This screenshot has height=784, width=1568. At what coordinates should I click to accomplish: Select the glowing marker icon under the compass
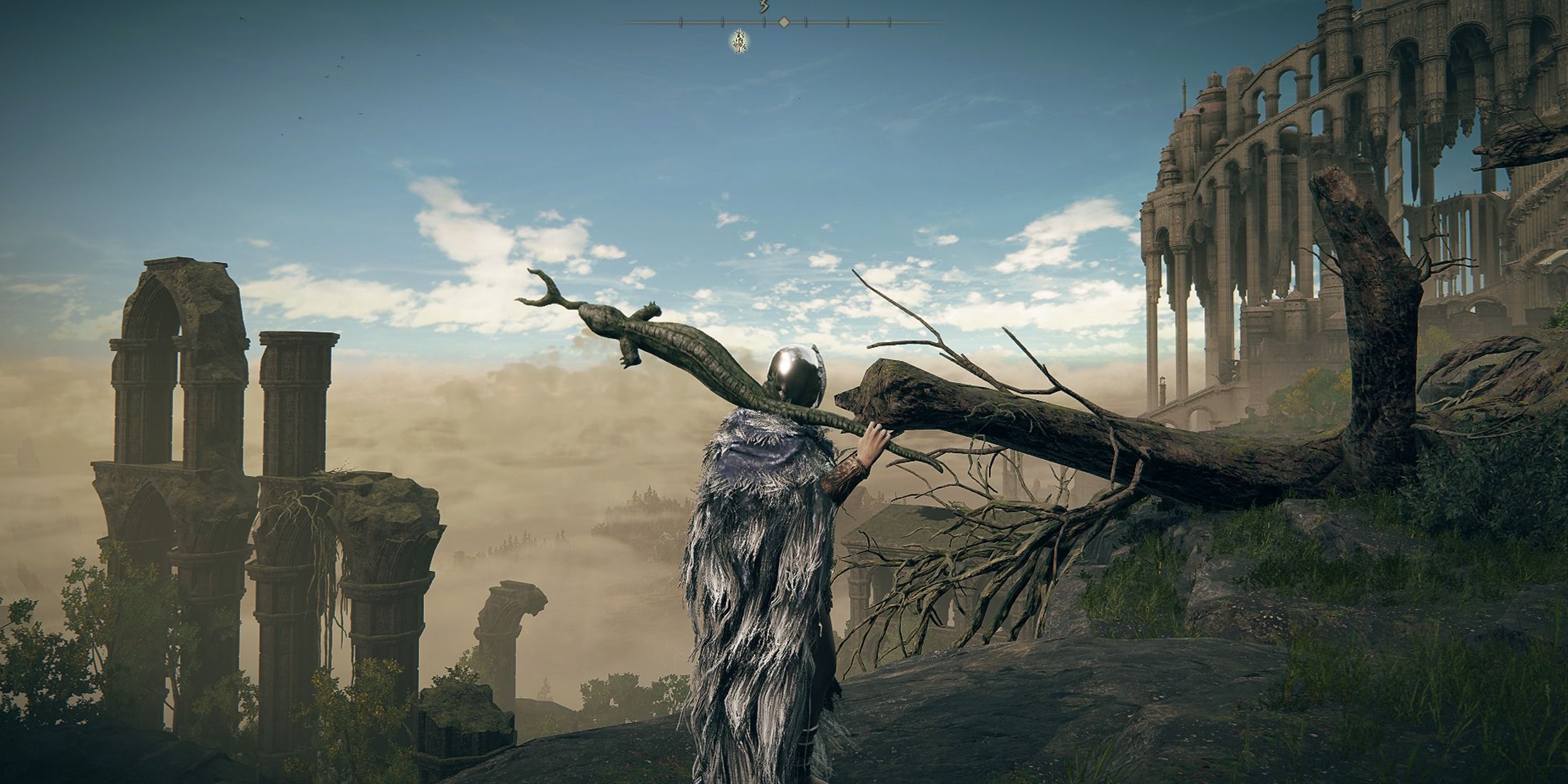739,43
